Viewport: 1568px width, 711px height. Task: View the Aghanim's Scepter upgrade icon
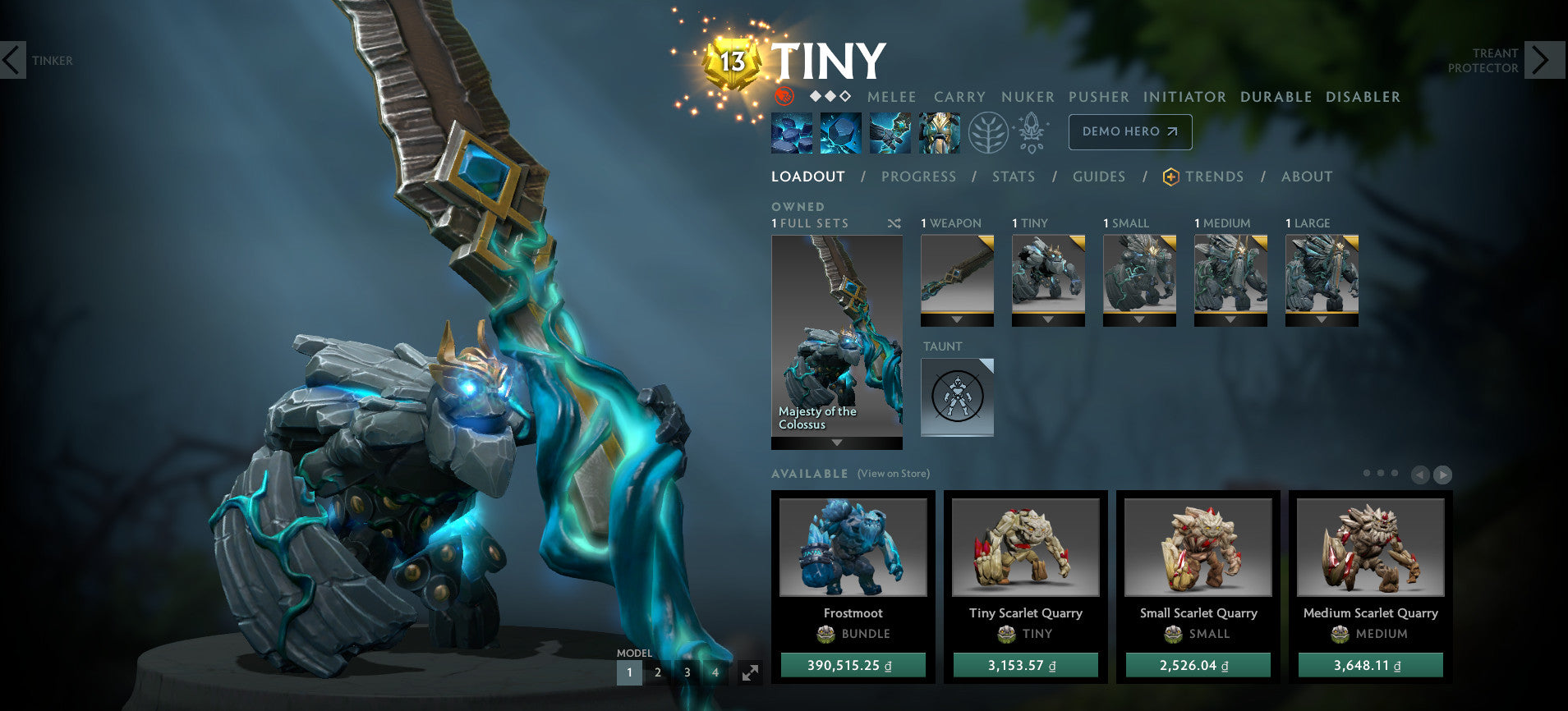pos(1033,130)
